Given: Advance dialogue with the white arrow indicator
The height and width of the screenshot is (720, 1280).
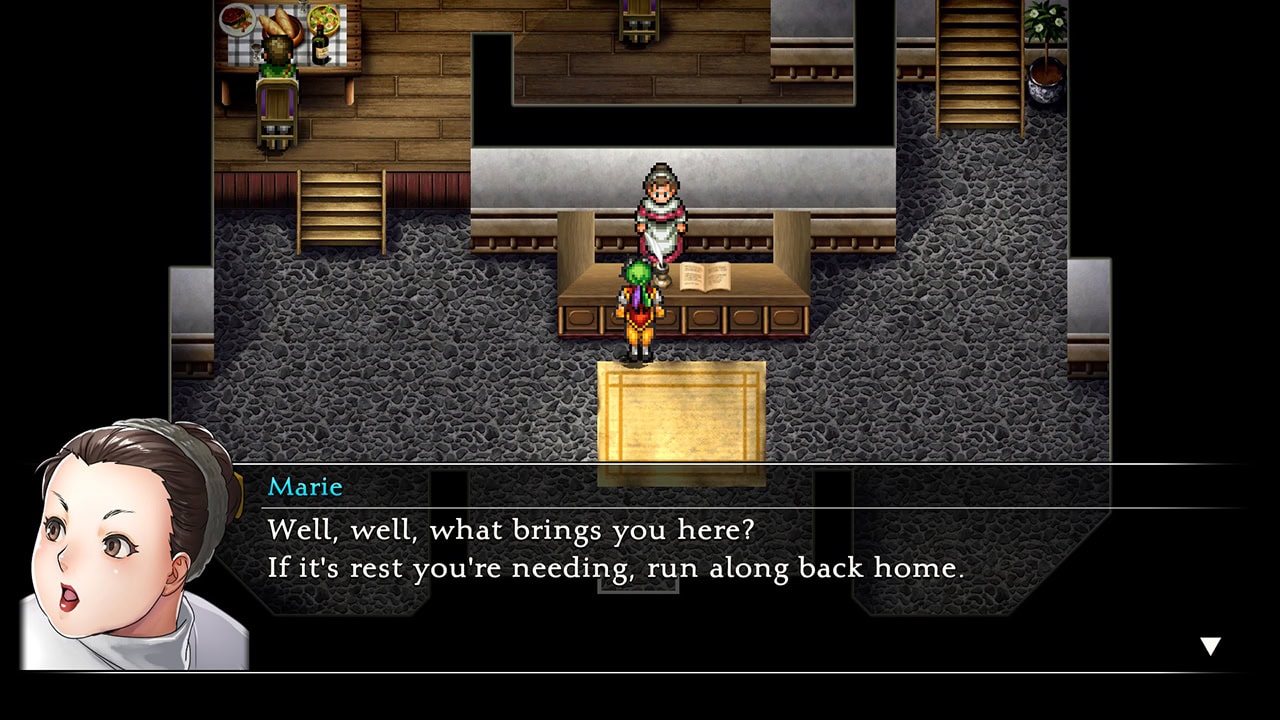Looking at the screenshot, I should (x=1210, y=646).
